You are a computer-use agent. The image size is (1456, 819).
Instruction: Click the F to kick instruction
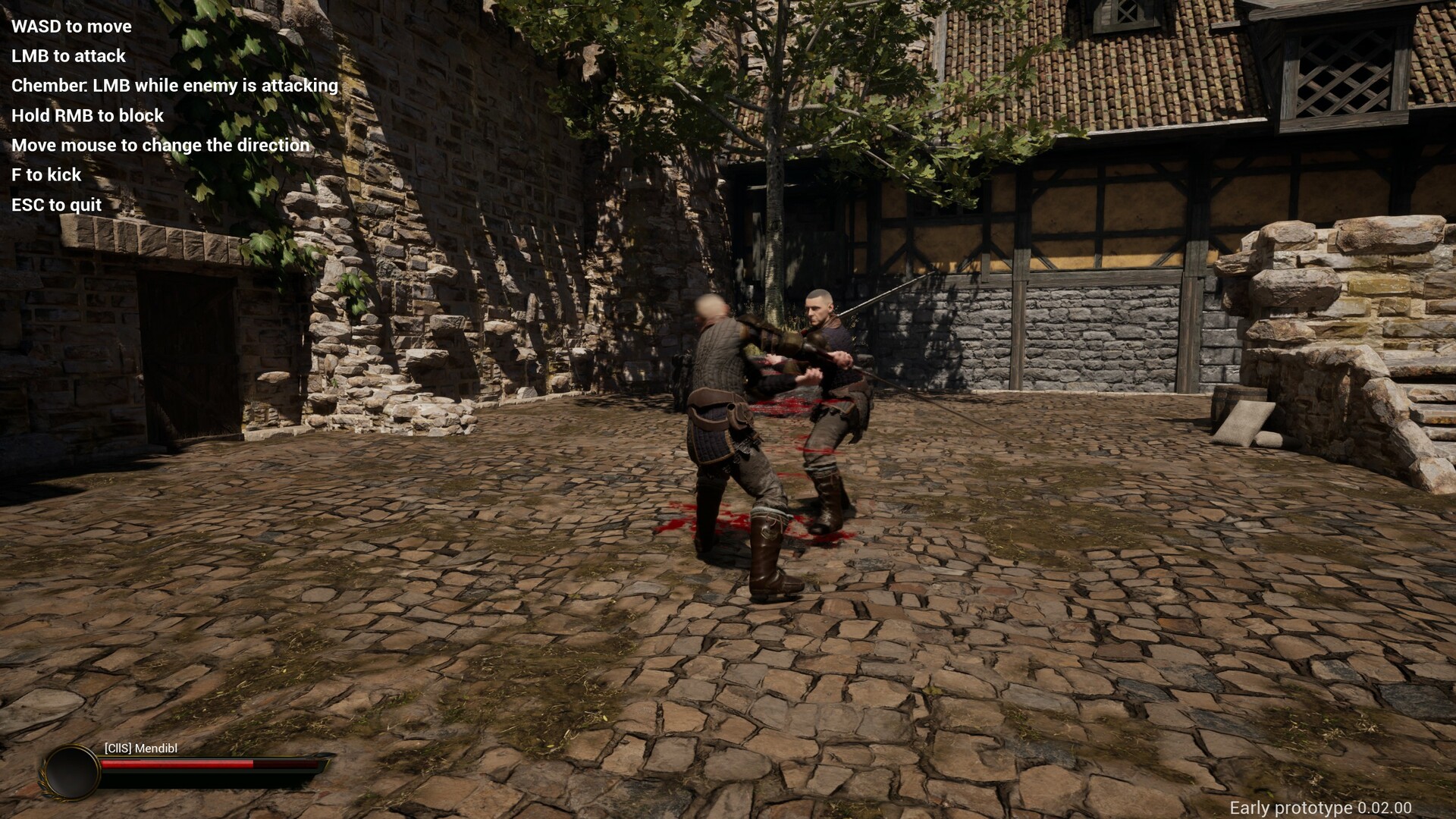[45, 174]
